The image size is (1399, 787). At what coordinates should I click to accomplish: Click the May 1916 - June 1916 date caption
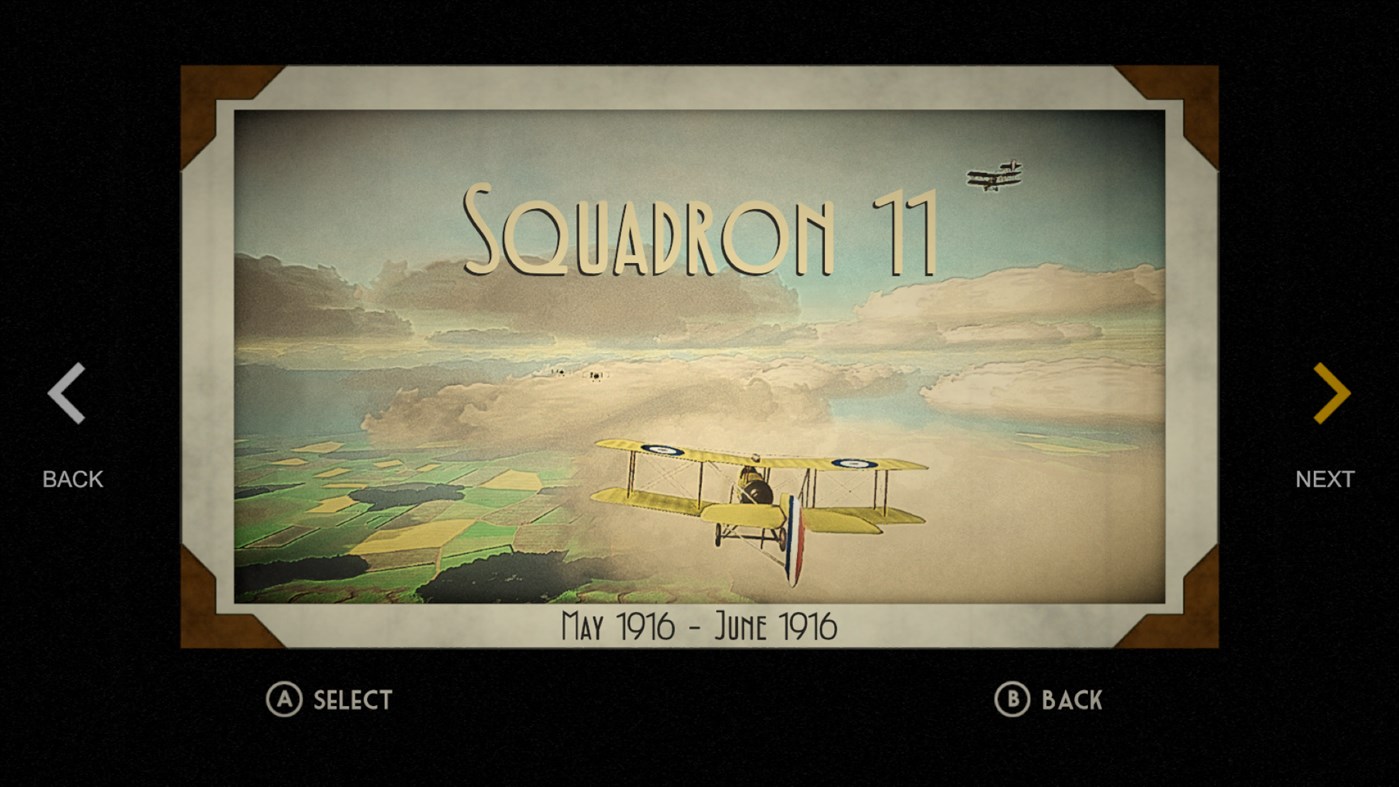pyautogui.click(x=699, y=627)
